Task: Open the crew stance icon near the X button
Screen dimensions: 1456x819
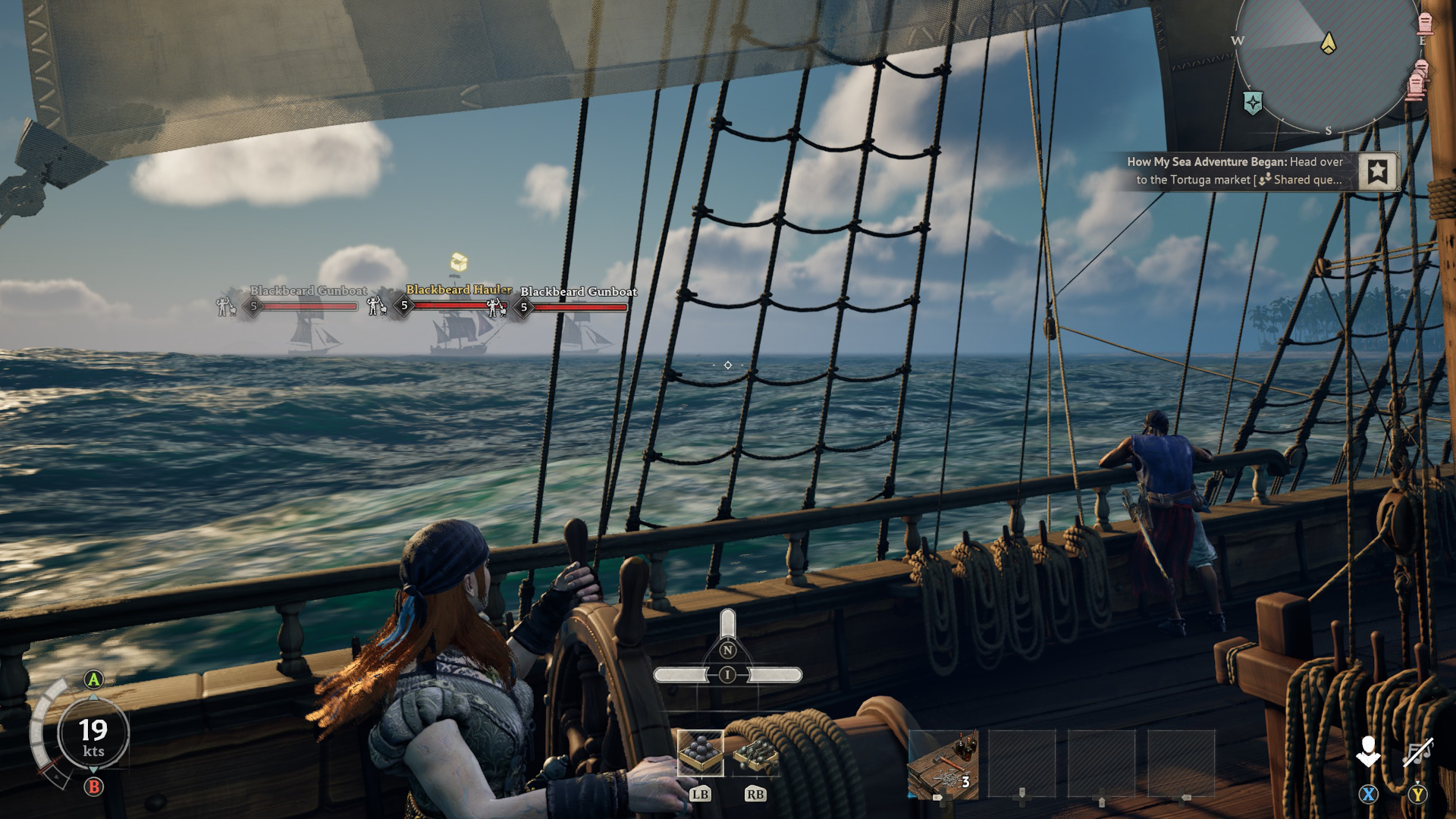Action: coord(1368,751)
